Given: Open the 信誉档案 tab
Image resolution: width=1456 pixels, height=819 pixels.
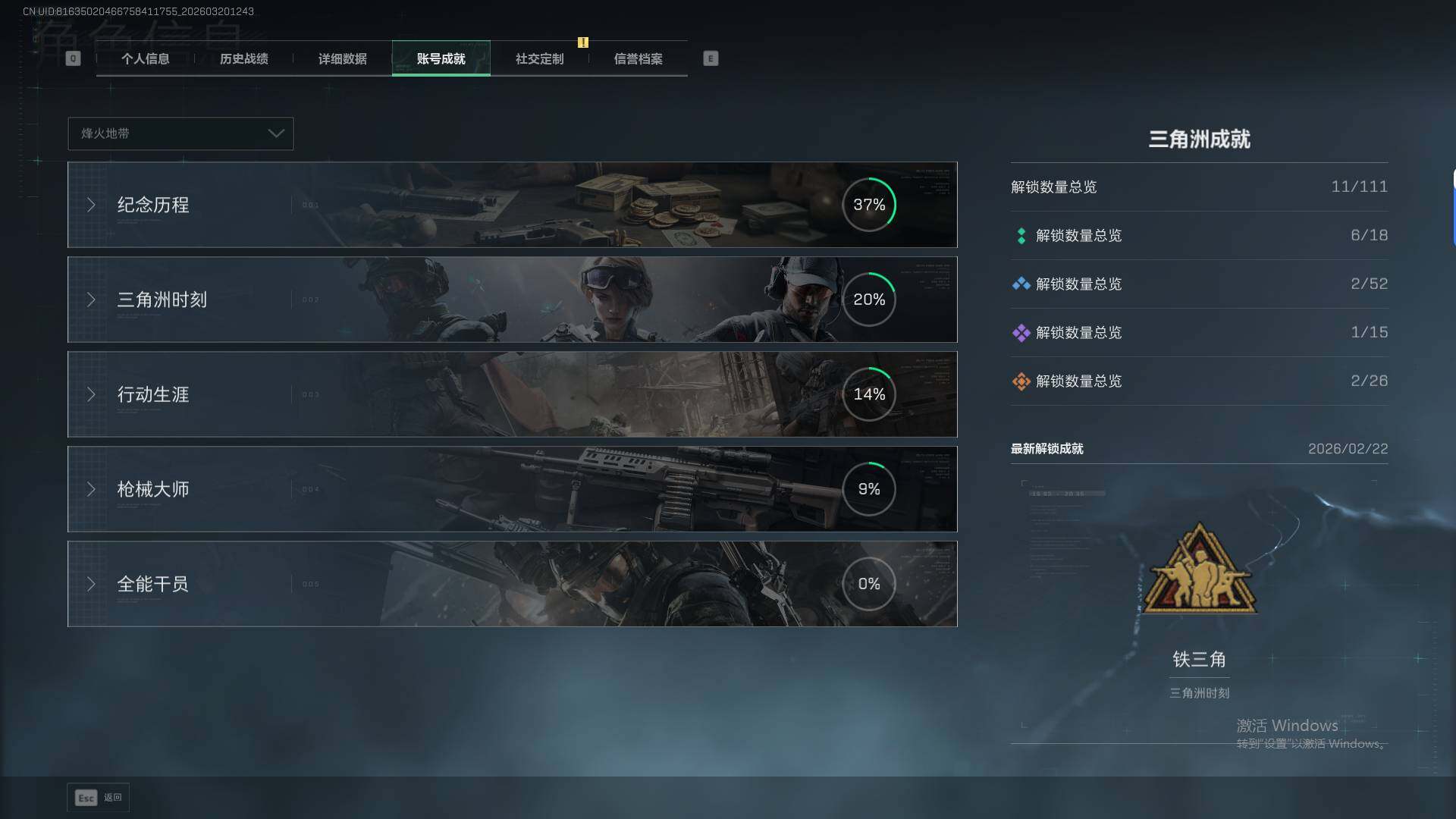Looking at the screenshot, I should 638,59.
